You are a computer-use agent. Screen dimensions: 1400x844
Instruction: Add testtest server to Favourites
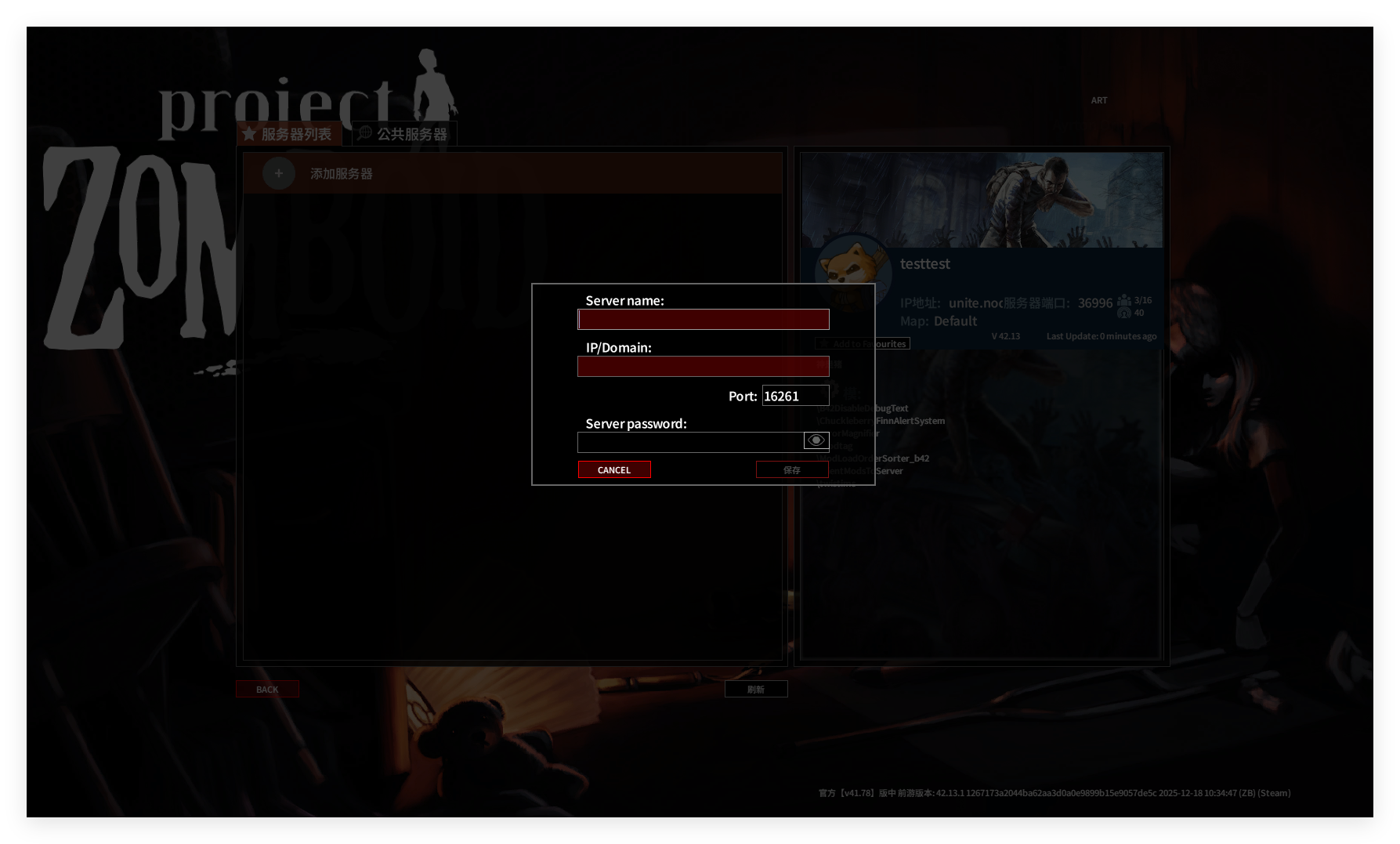click(863, 343)
